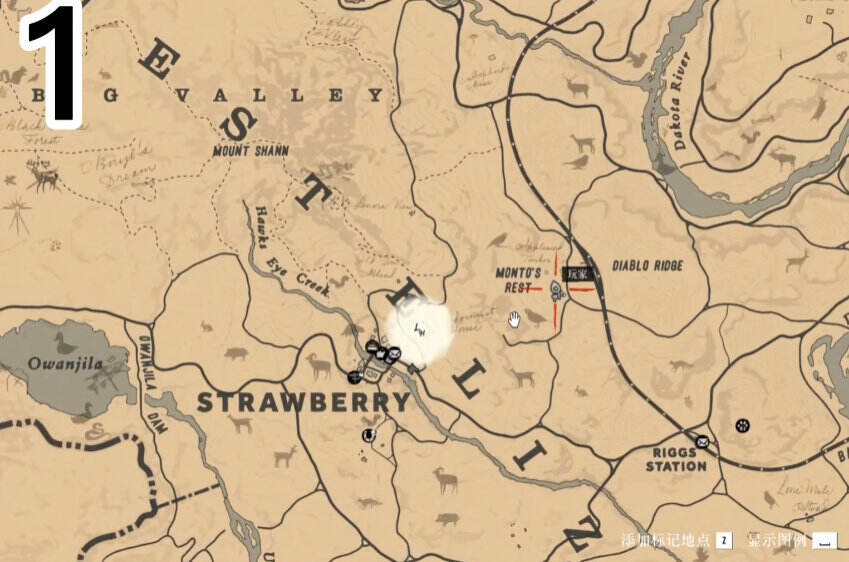Click the glowing white highlighted spot near Strawberry
Viewport: 849px width, 562px height.
click(x=420, y=330)
